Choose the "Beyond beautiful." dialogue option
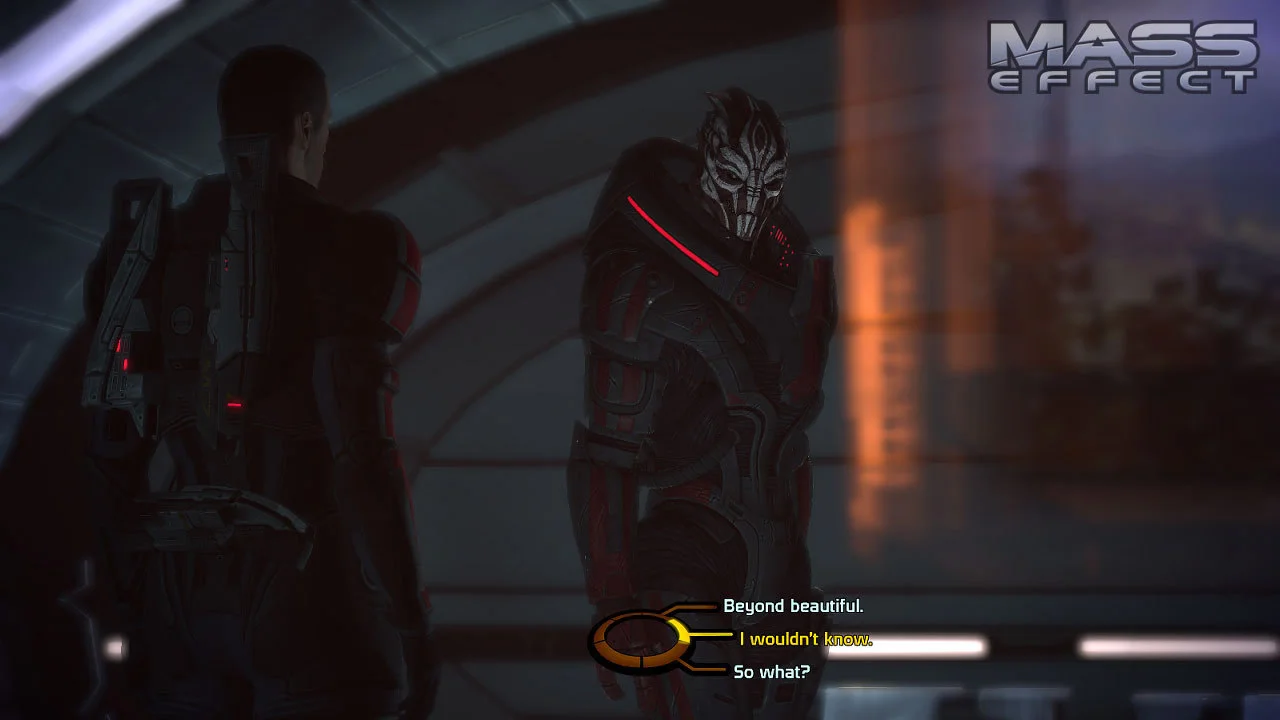The height and width of the screenshot is (720, 1280). [x=793, y=606]
